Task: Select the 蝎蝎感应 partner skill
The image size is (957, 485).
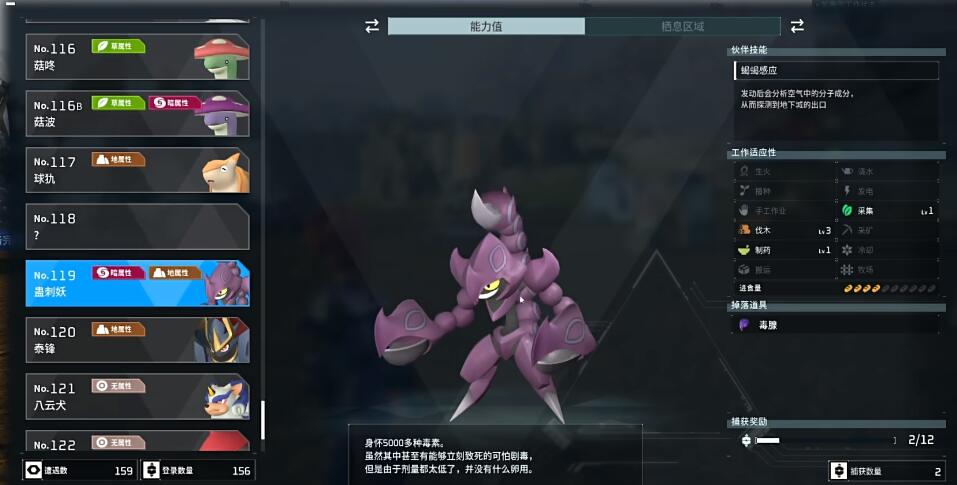Action: pos(835,71)
